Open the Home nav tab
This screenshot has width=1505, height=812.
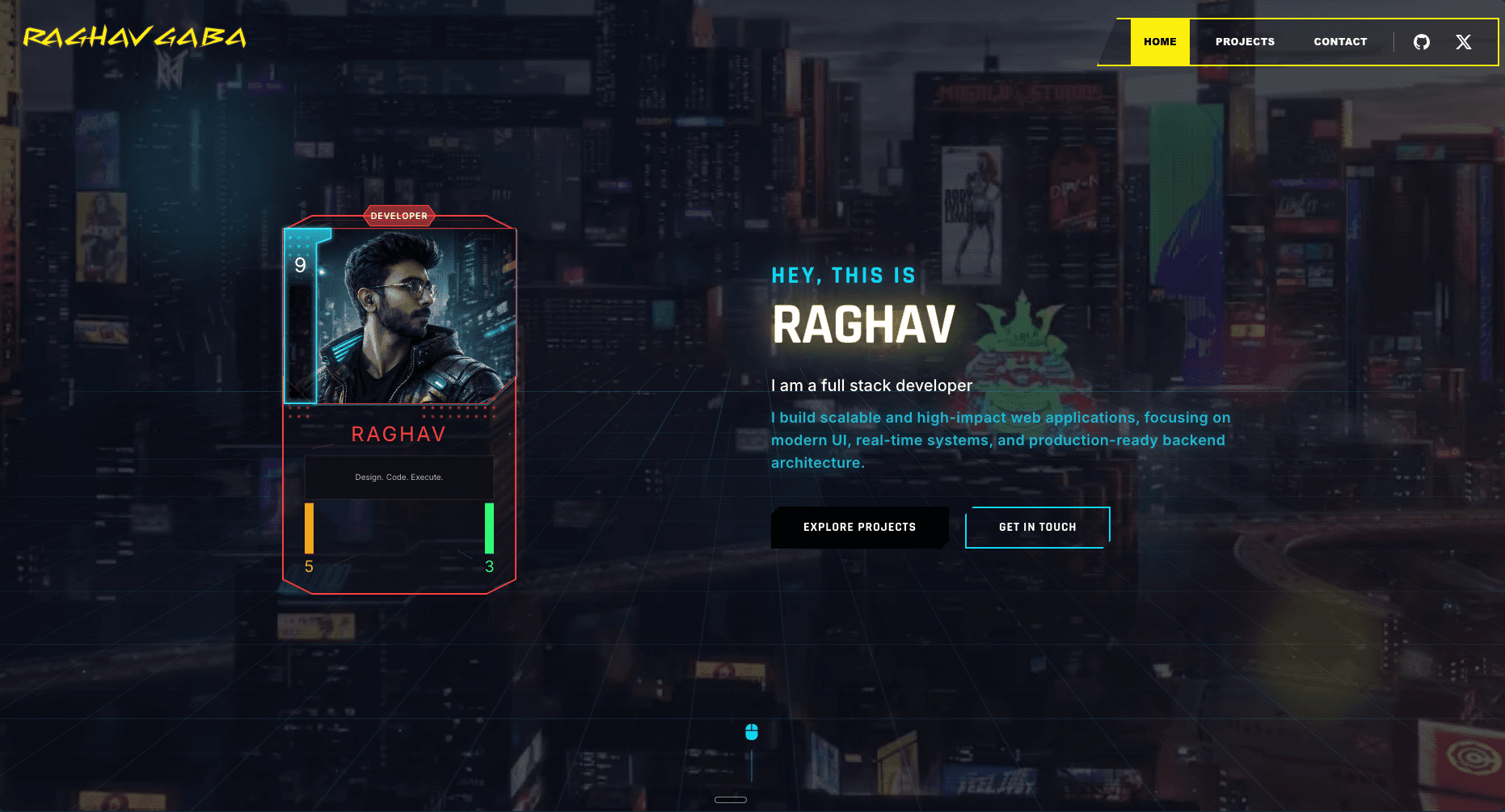tap(1160, 42)
